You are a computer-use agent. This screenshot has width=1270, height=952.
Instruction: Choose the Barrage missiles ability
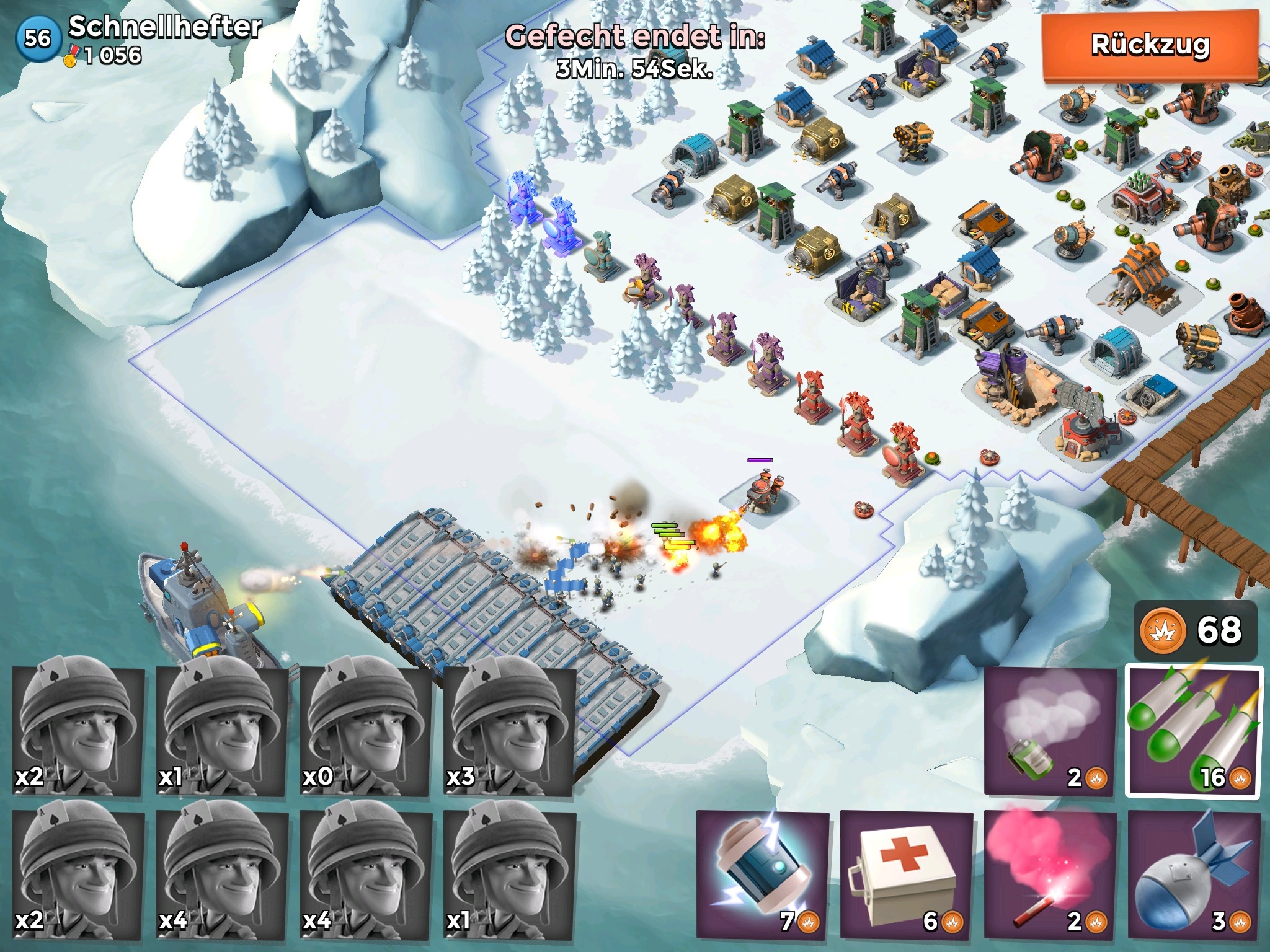click(1194, 731)
